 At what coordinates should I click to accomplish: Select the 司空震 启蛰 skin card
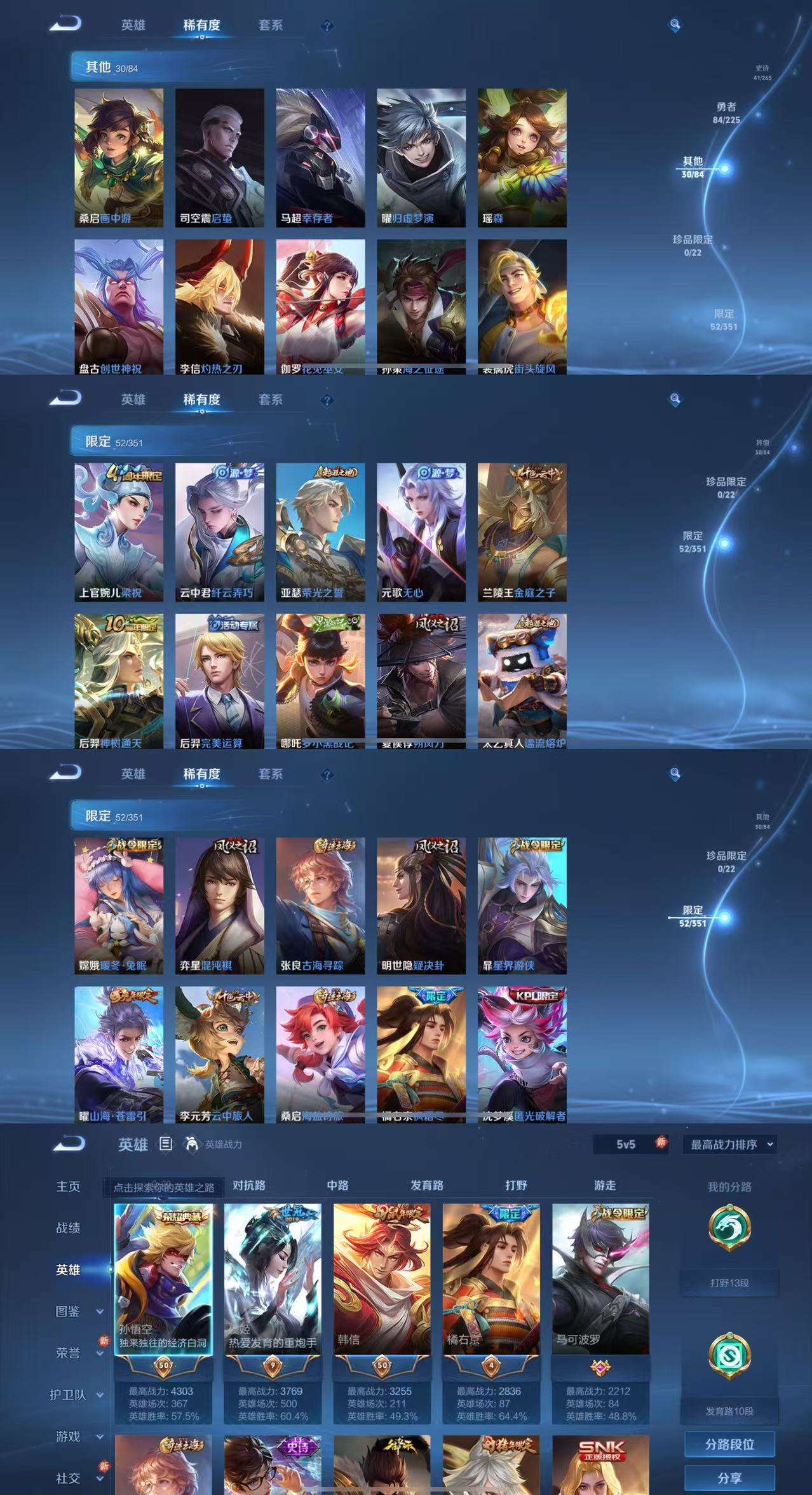(219, 158)
